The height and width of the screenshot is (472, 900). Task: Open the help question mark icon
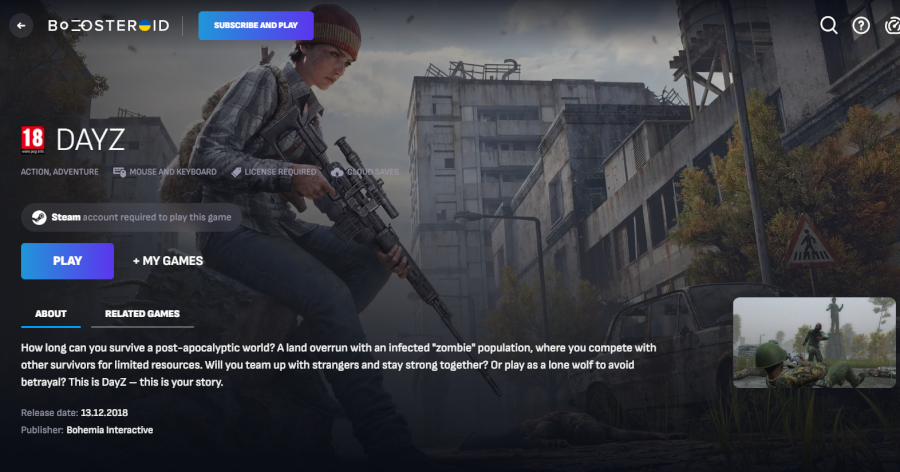861,26
